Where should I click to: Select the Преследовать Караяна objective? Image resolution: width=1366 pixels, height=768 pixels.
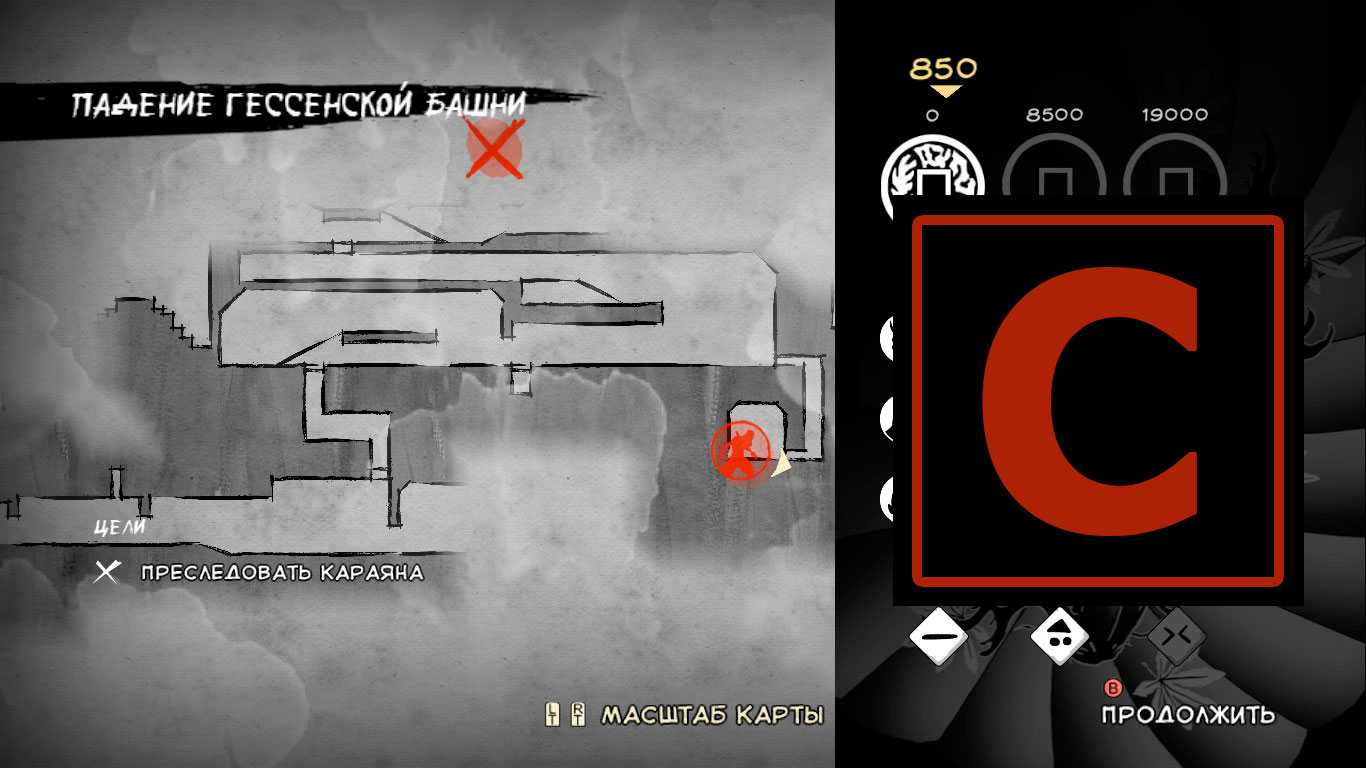[x=281, y=573]
